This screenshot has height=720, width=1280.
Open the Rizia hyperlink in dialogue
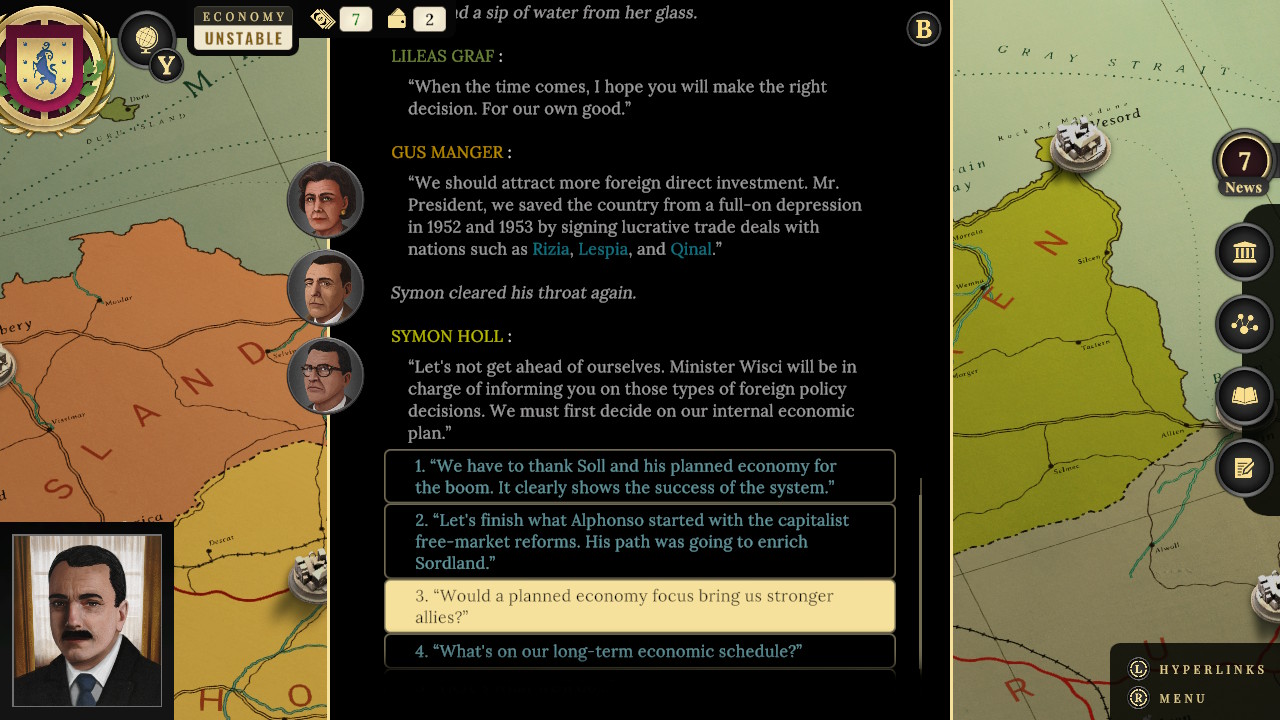[550, 249]
